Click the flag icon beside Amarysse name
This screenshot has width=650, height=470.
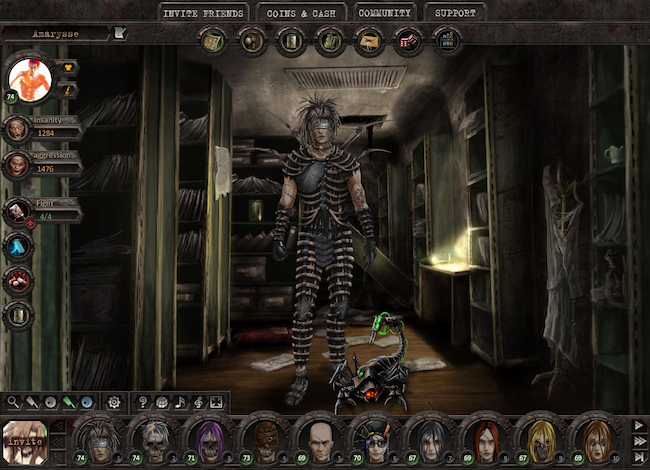(x=120, y=33)
